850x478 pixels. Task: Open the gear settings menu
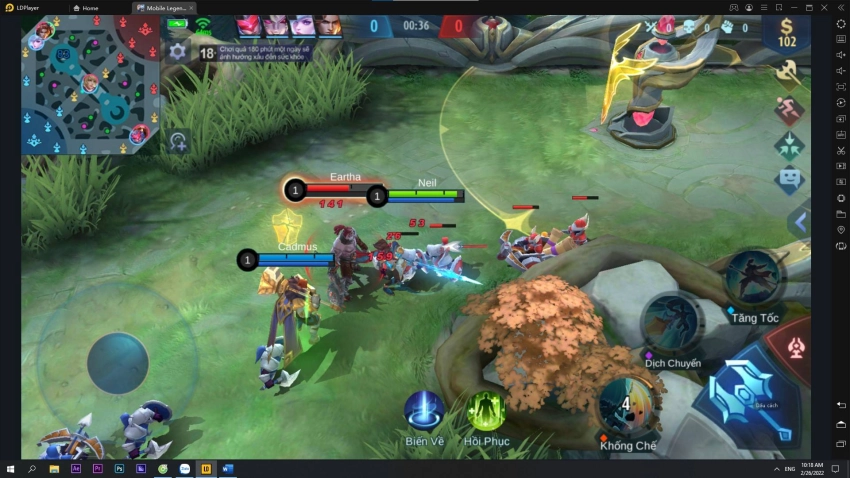coord(178,51)
